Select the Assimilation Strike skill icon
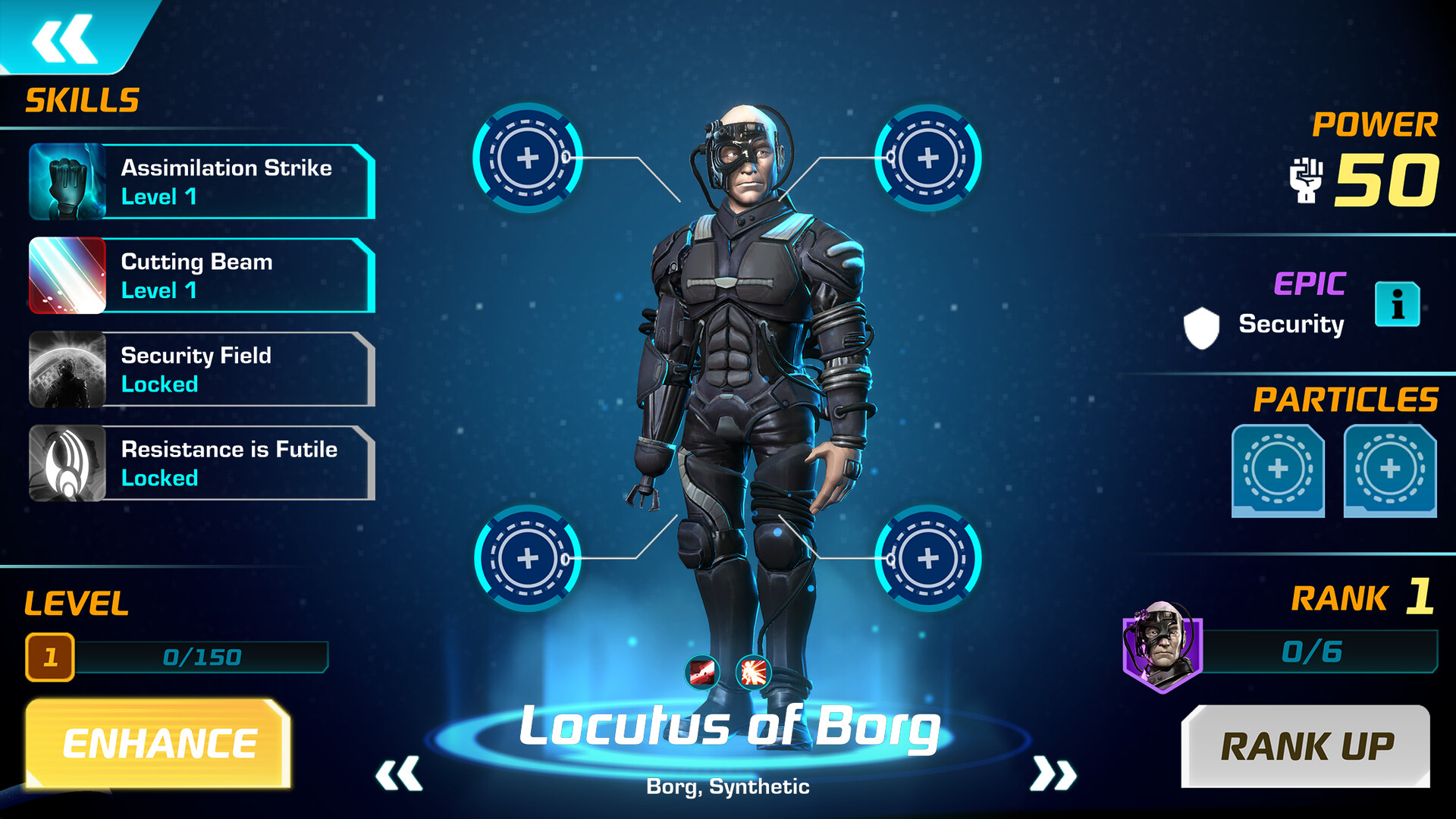This screenshot has width=1456, height=819. tap(67, 182)
